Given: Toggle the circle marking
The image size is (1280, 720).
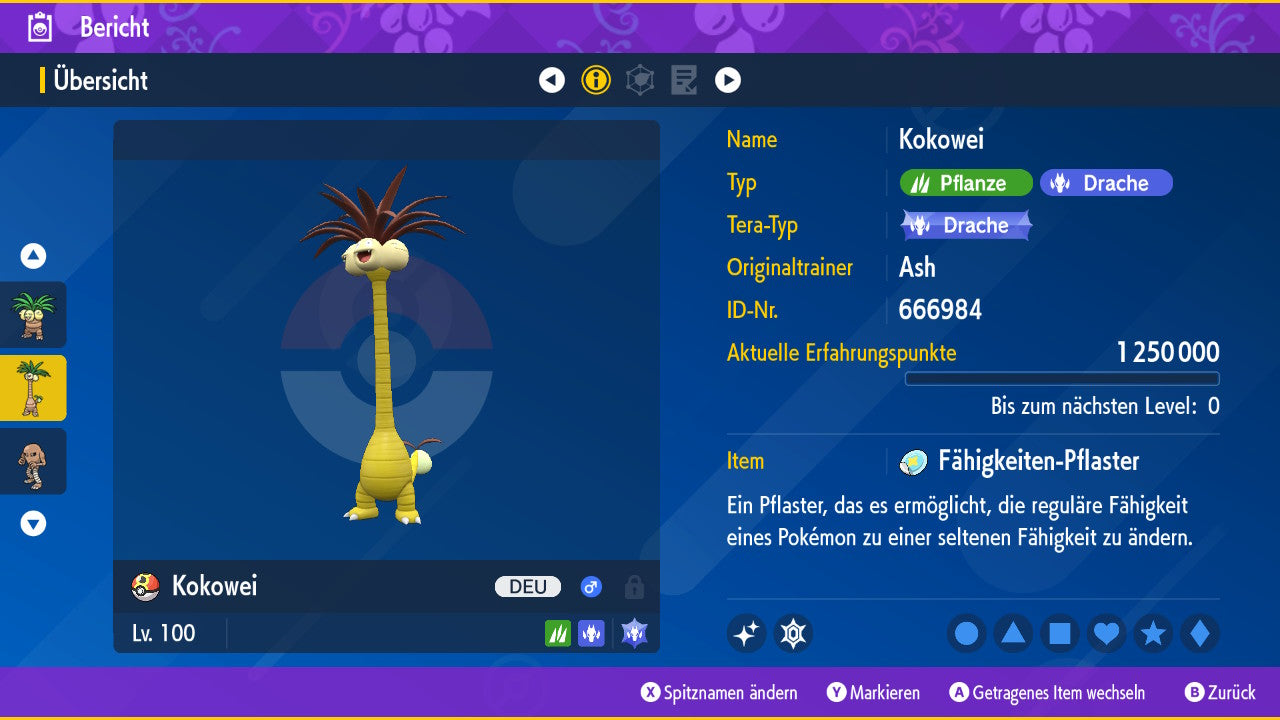Looking at the screenshot, I should tap(967, 633).
